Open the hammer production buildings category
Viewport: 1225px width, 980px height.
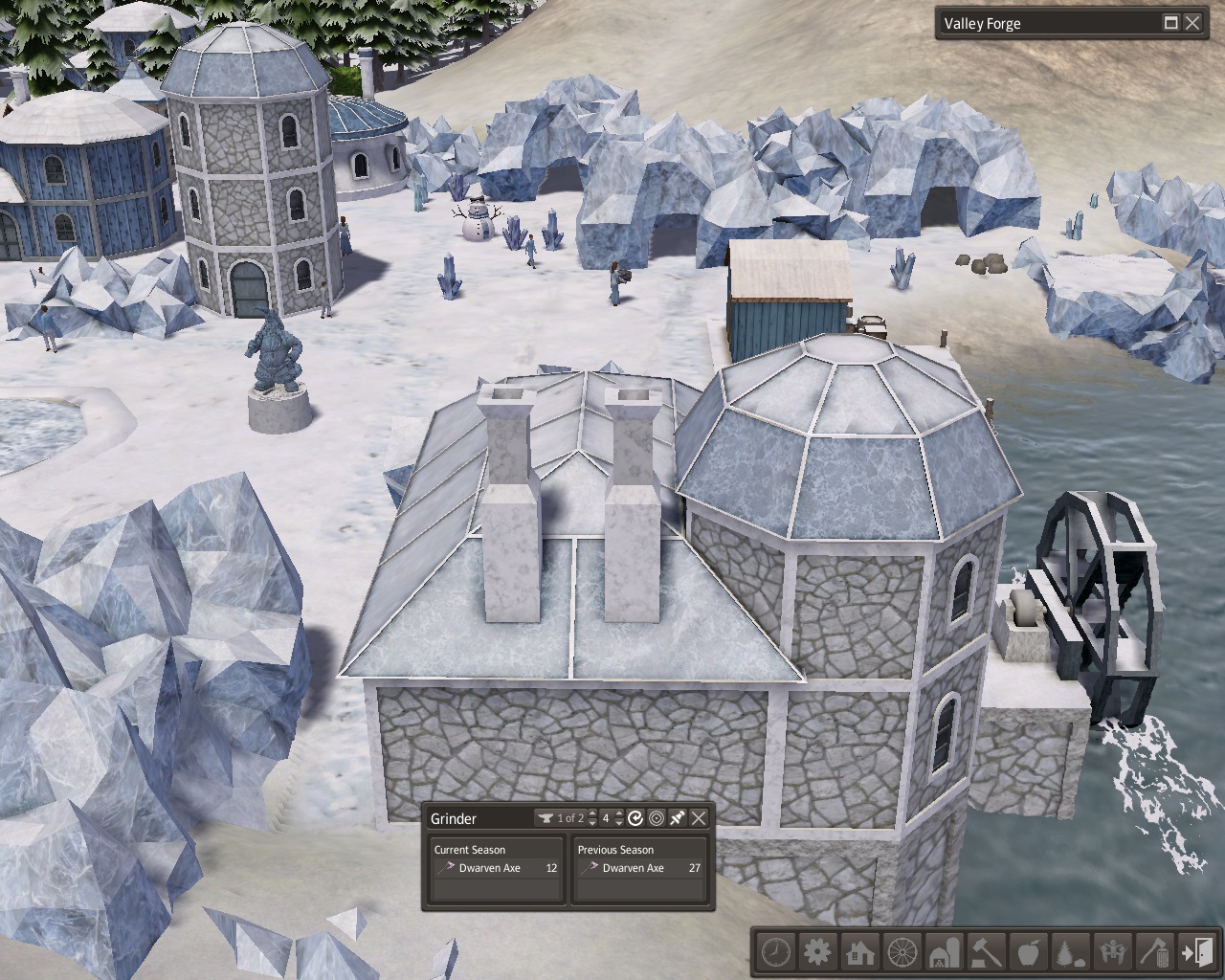[986, 952]
